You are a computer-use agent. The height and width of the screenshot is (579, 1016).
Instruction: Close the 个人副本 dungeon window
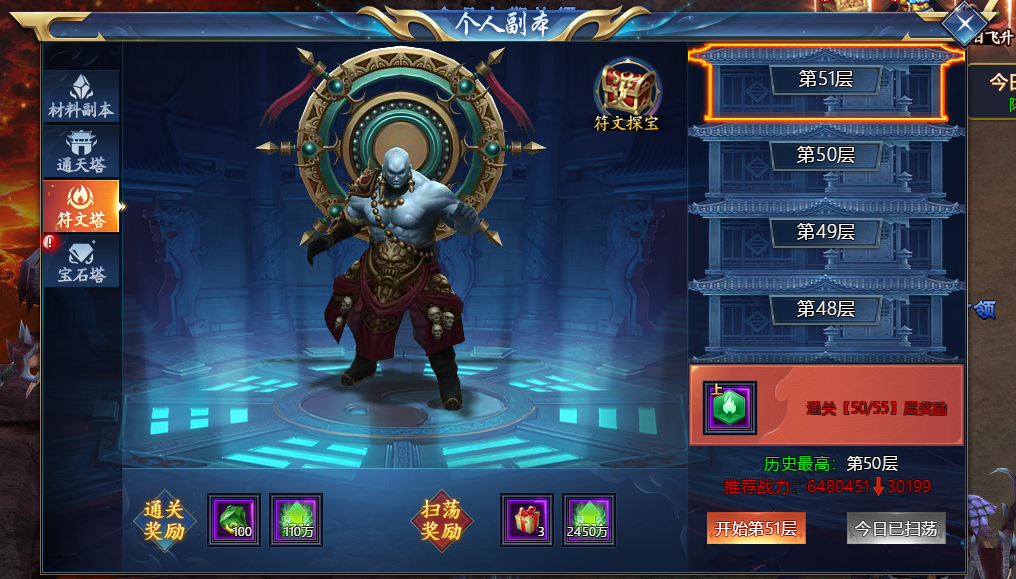(x=965, y=22)
